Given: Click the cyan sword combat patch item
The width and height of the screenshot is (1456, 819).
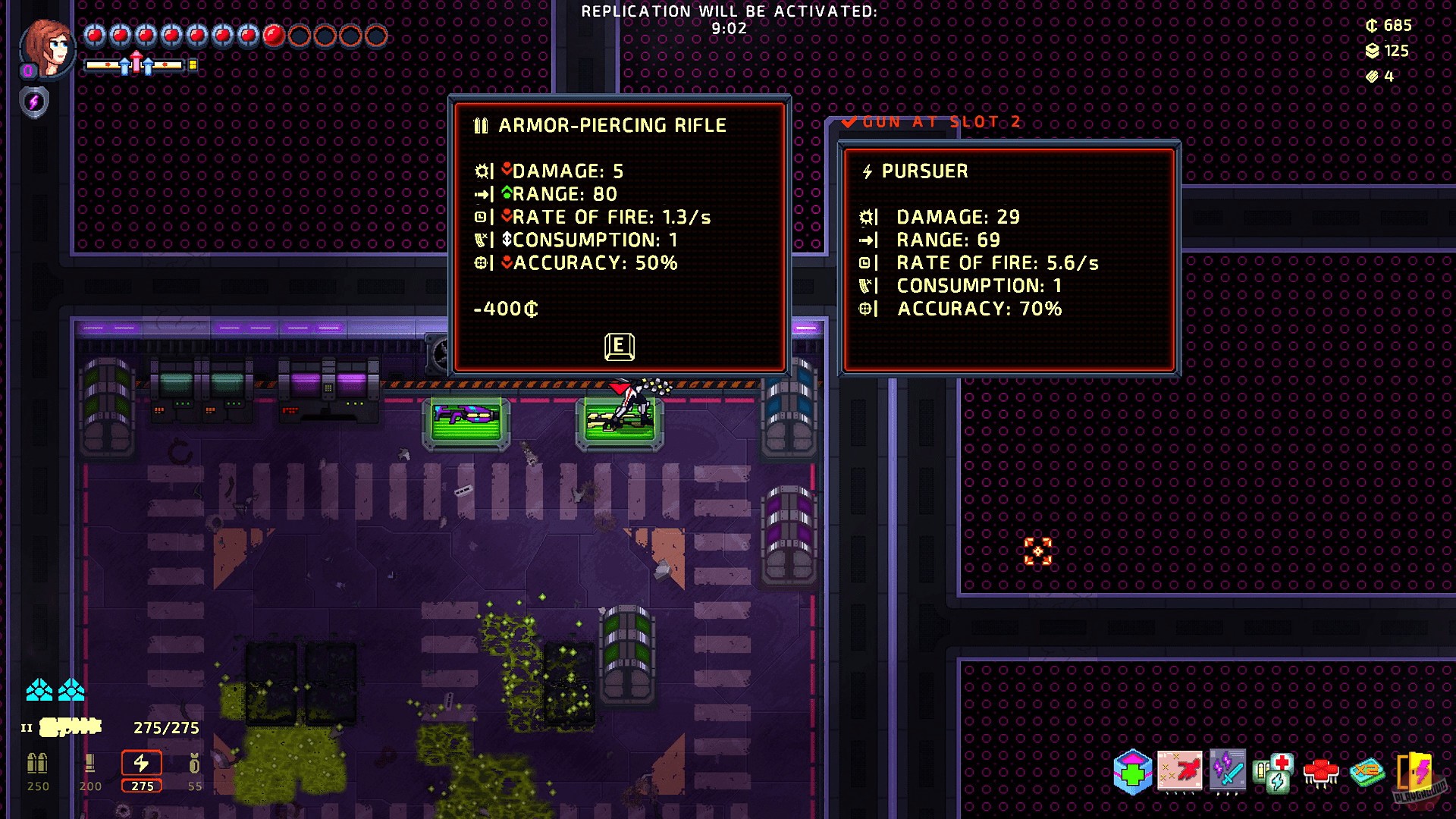Looking at the screenshot, I should pyautogui.click(x=1230, y=772).
